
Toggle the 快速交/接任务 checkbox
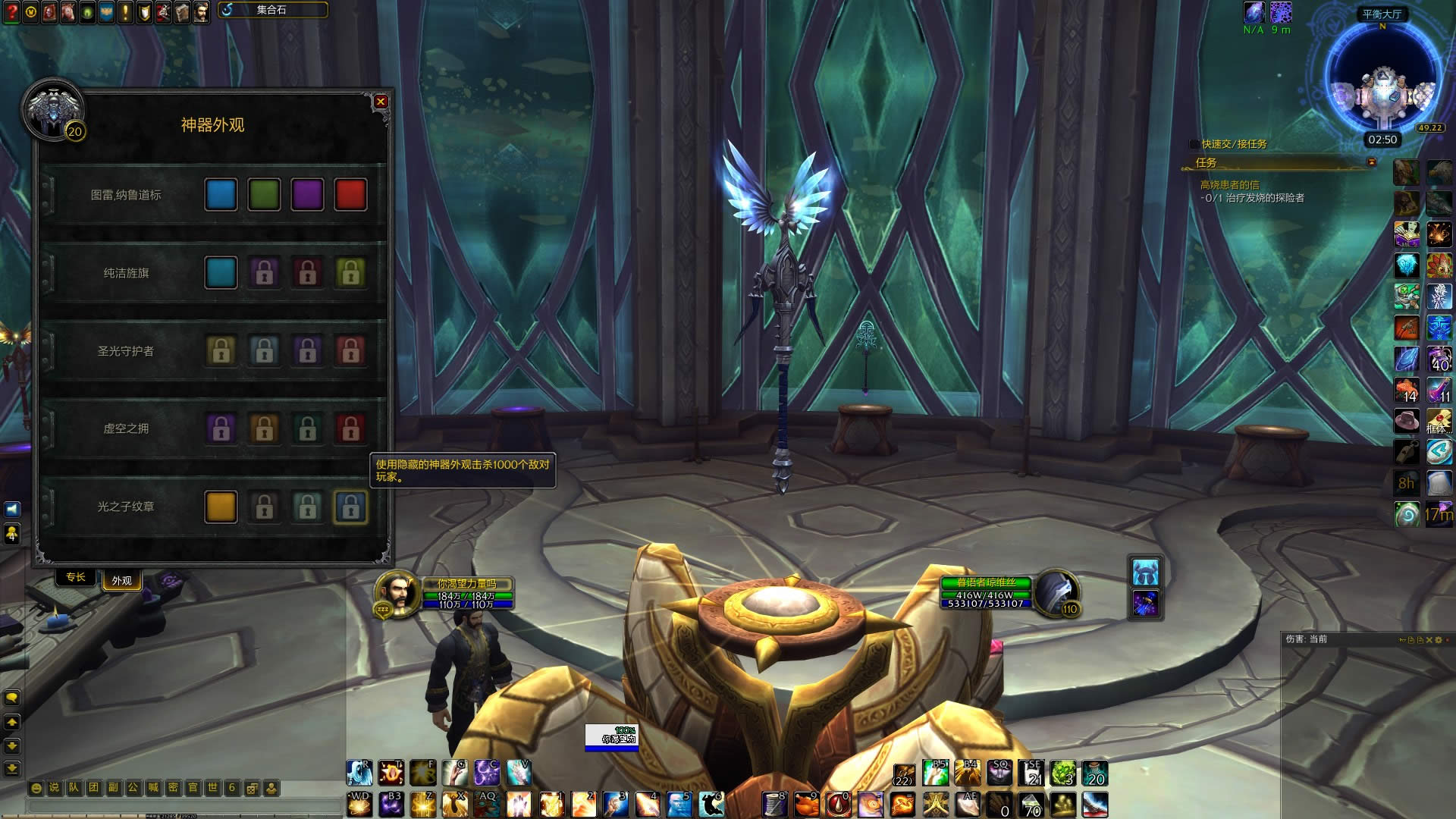click(1194, 144)
